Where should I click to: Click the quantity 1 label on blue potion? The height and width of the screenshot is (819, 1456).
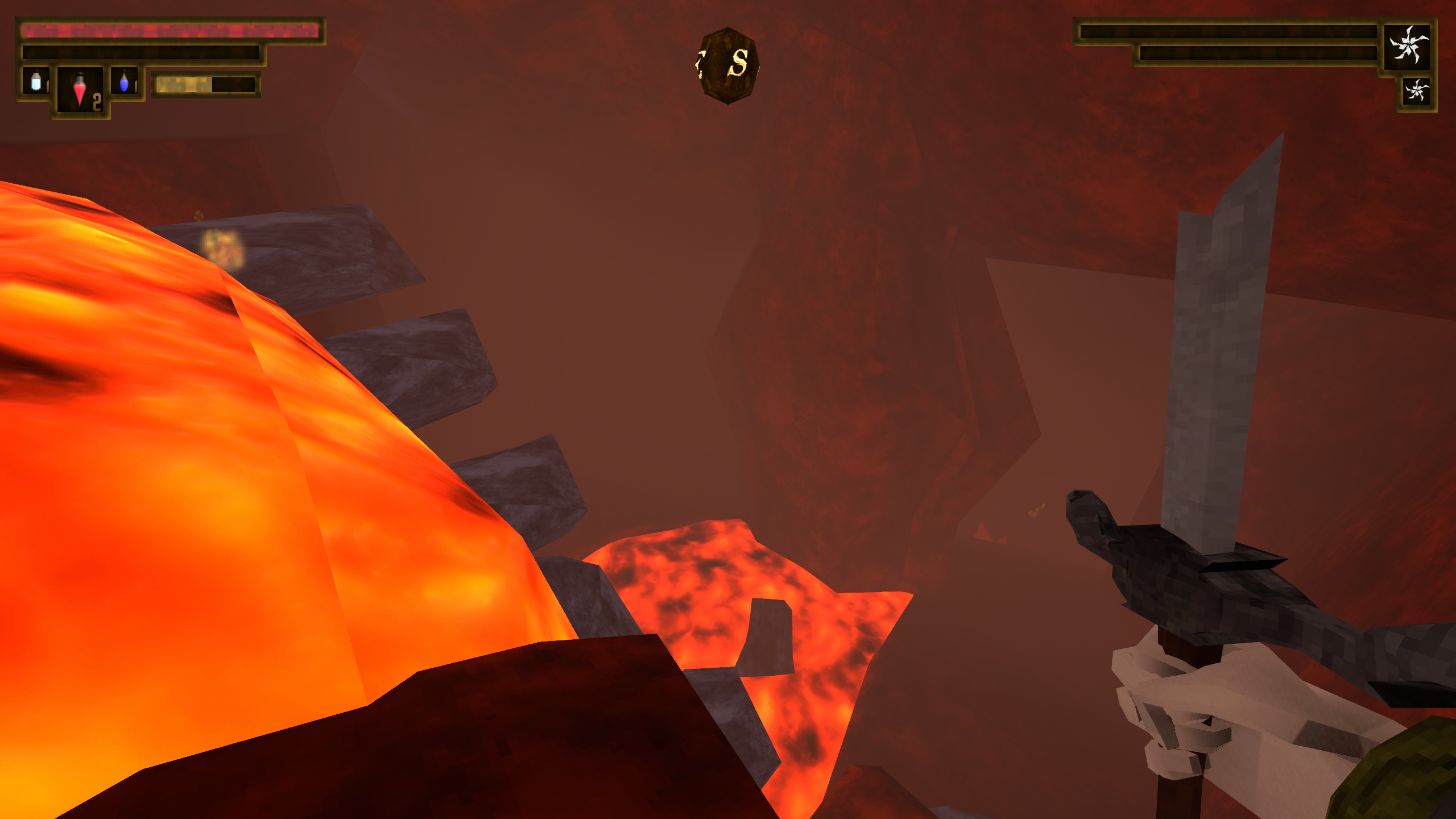click(136, 86)
